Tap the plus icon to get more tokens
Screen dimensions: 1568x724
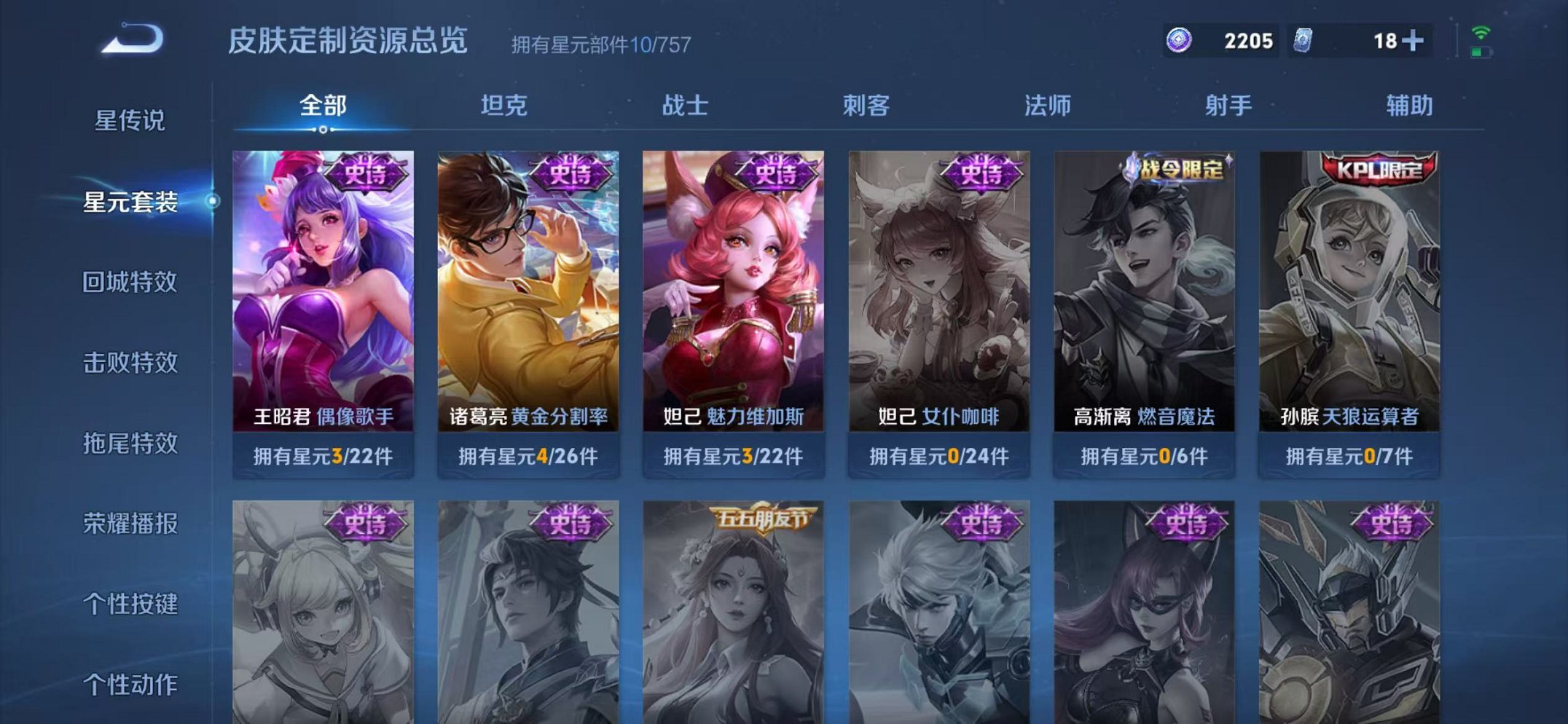point(1412,42)
